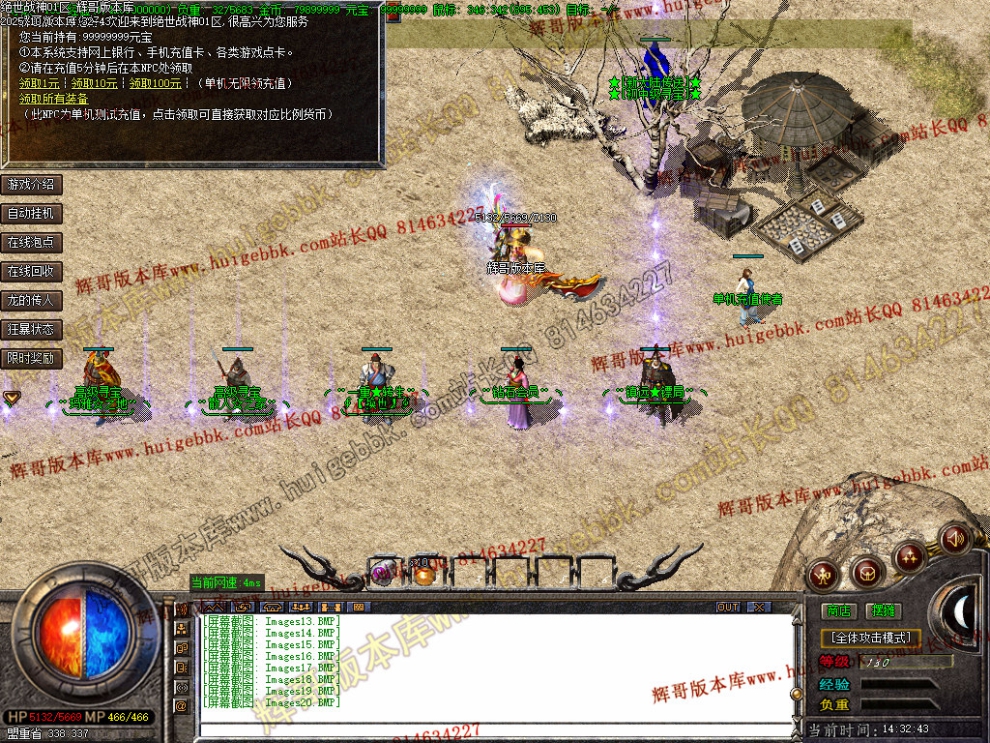Open the 摆摊 stall button
This screenshot has height=743, width=990.
(x=883, y=611)
